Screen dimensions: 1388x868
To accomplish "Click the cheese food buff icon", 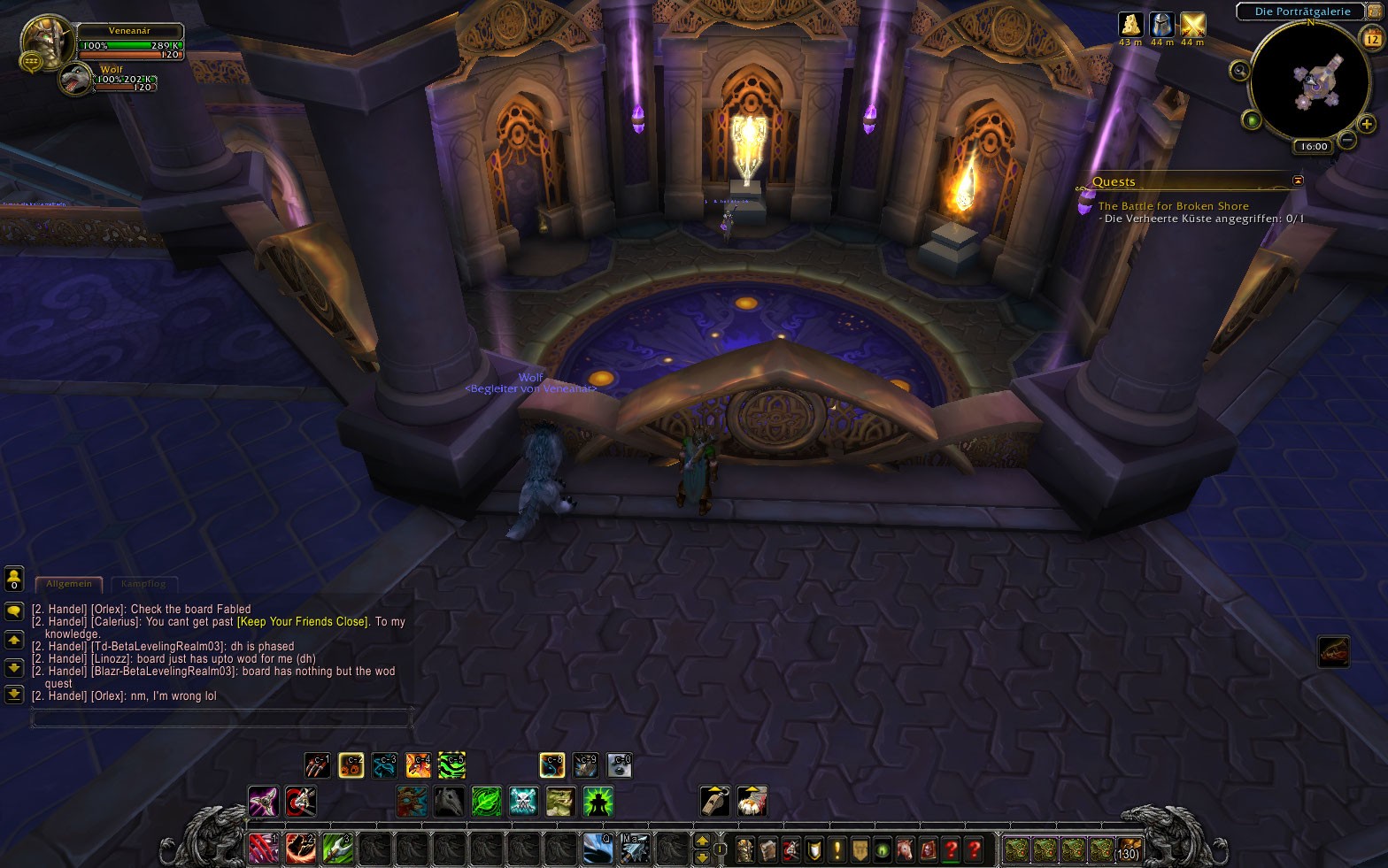I will (1130, 25).
